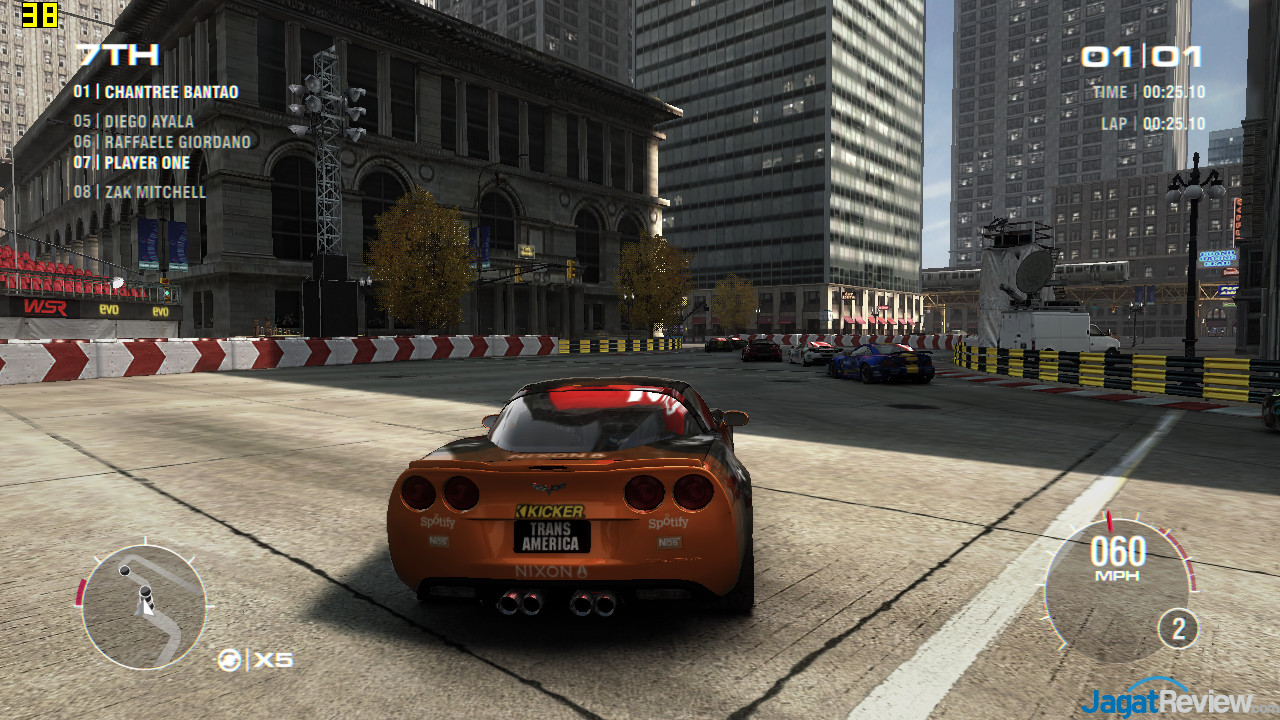Viewport: 1280px width, 720px height.
Task: Select Chantree Bantao in the standings list
Action: [156, 92]
